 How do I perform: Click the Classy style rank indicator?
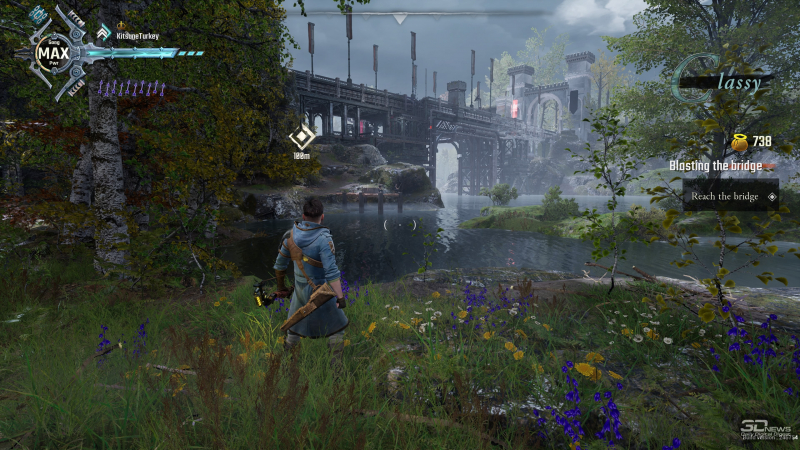(x=724, y=80)
